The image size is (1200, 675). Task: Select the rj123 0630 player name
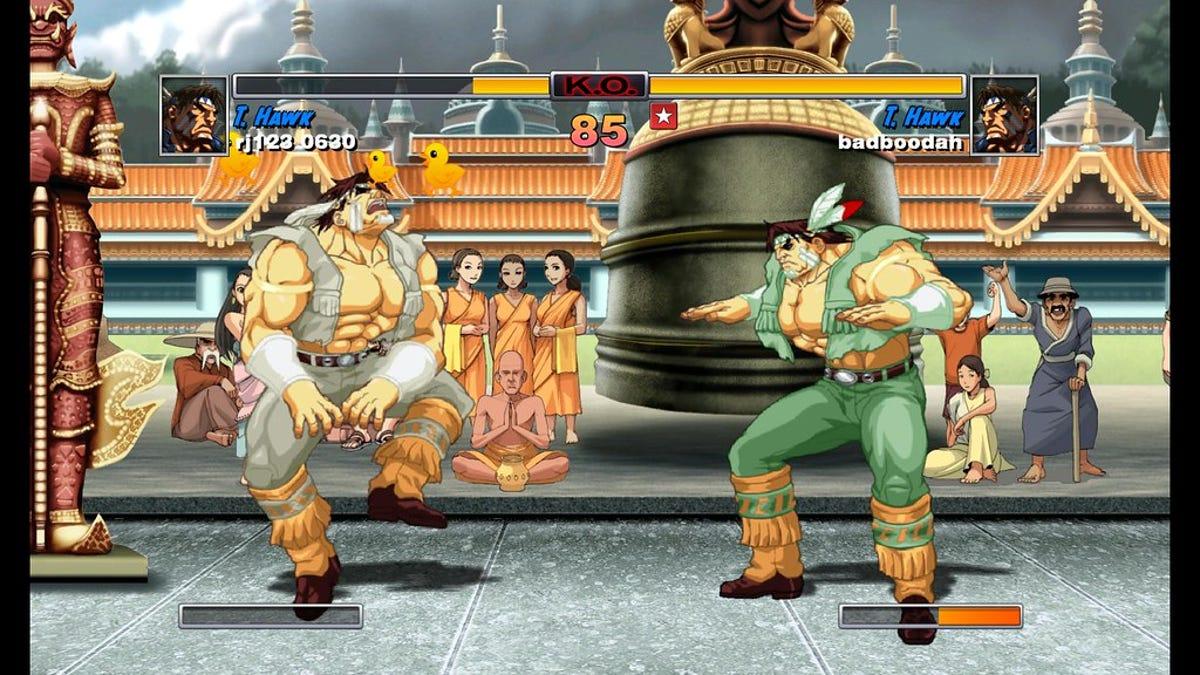coord(294,143)
